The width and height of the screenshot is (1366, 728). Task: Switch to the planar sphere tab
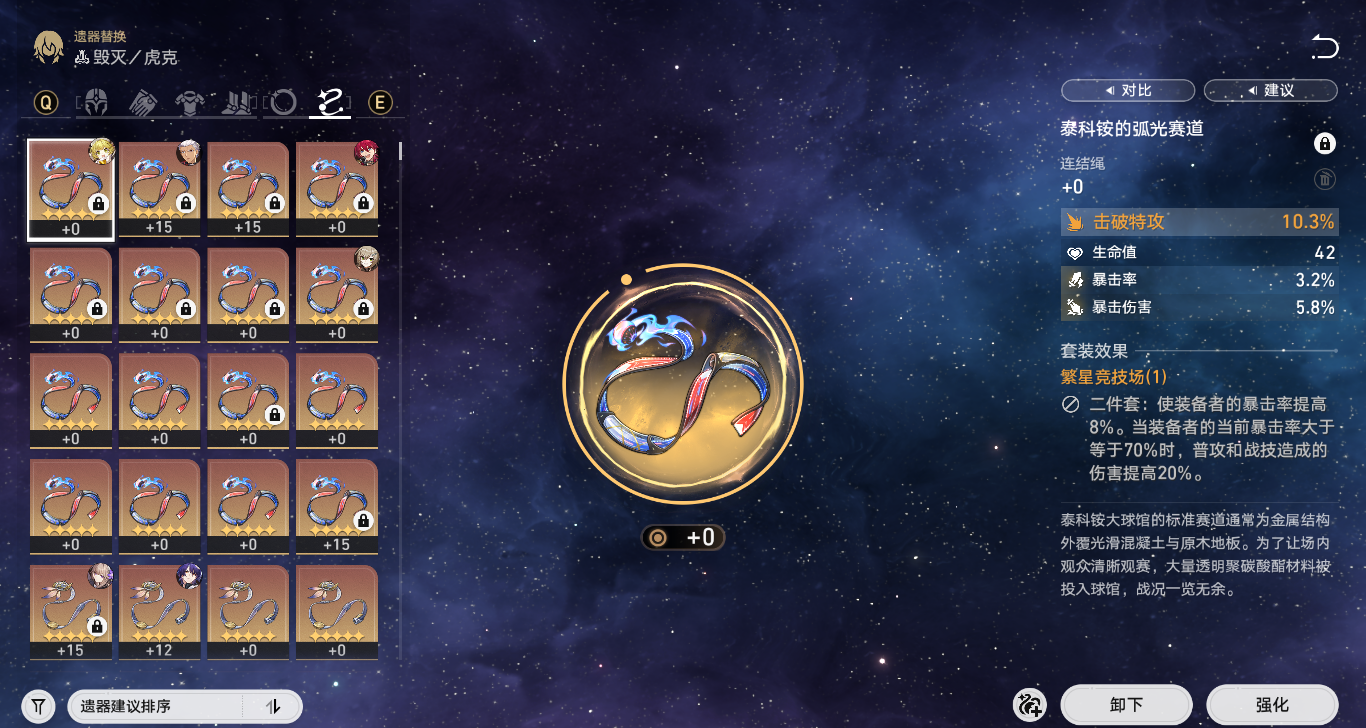point(284,102)
